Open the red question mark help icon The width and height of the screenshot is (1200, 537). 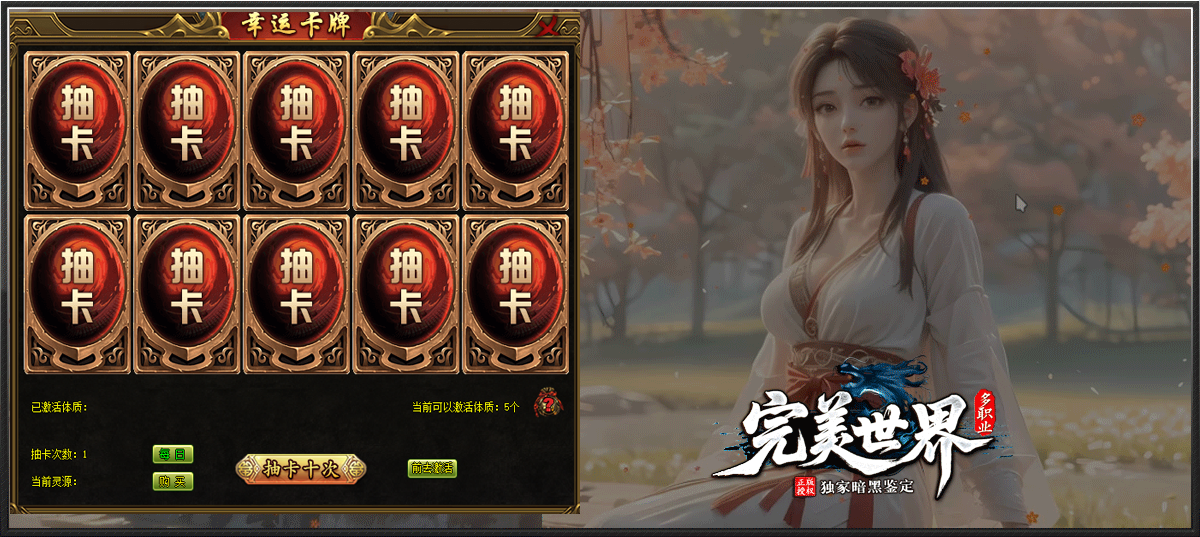pyautogui.click(x=547, y=404)
